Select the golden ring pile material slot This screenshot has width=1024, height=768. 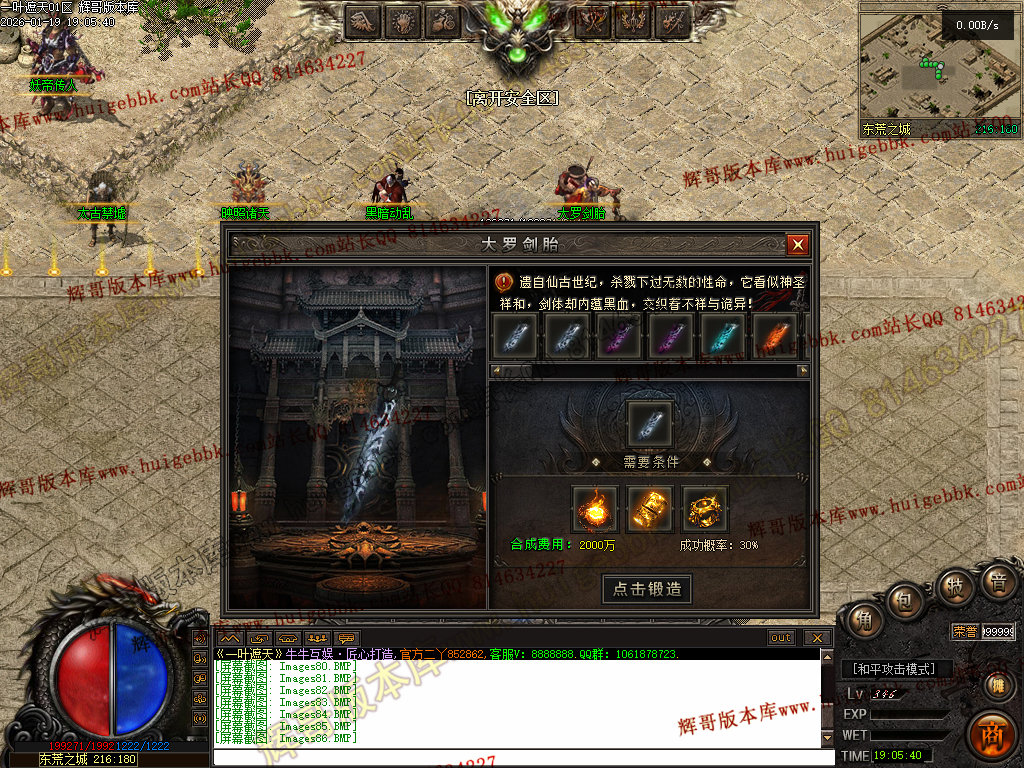pyautogui.click(x=705, y=509)
